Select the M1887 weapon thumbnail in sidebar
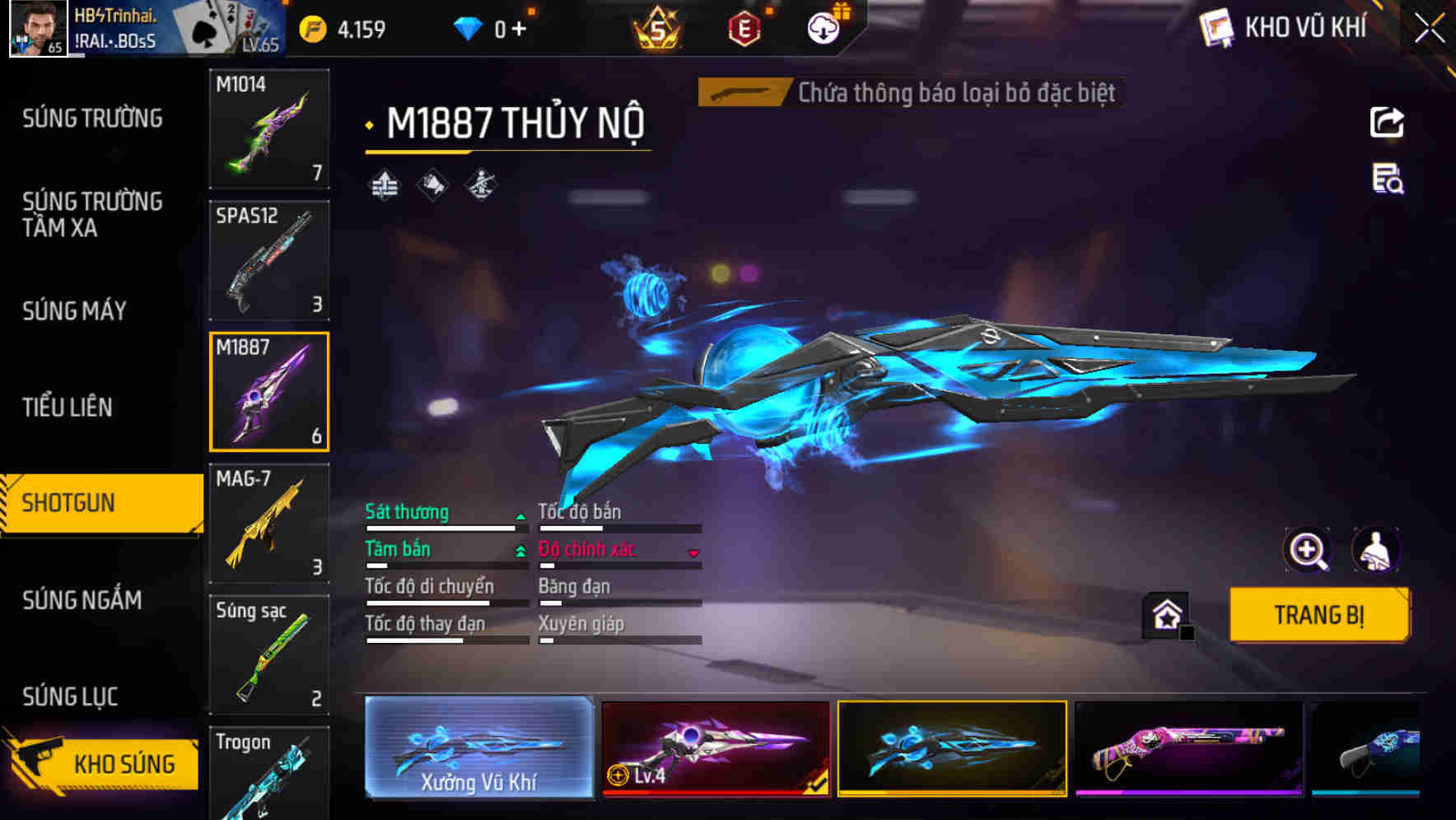Viewport: 1456px width, 820px height. pos(269,392)
